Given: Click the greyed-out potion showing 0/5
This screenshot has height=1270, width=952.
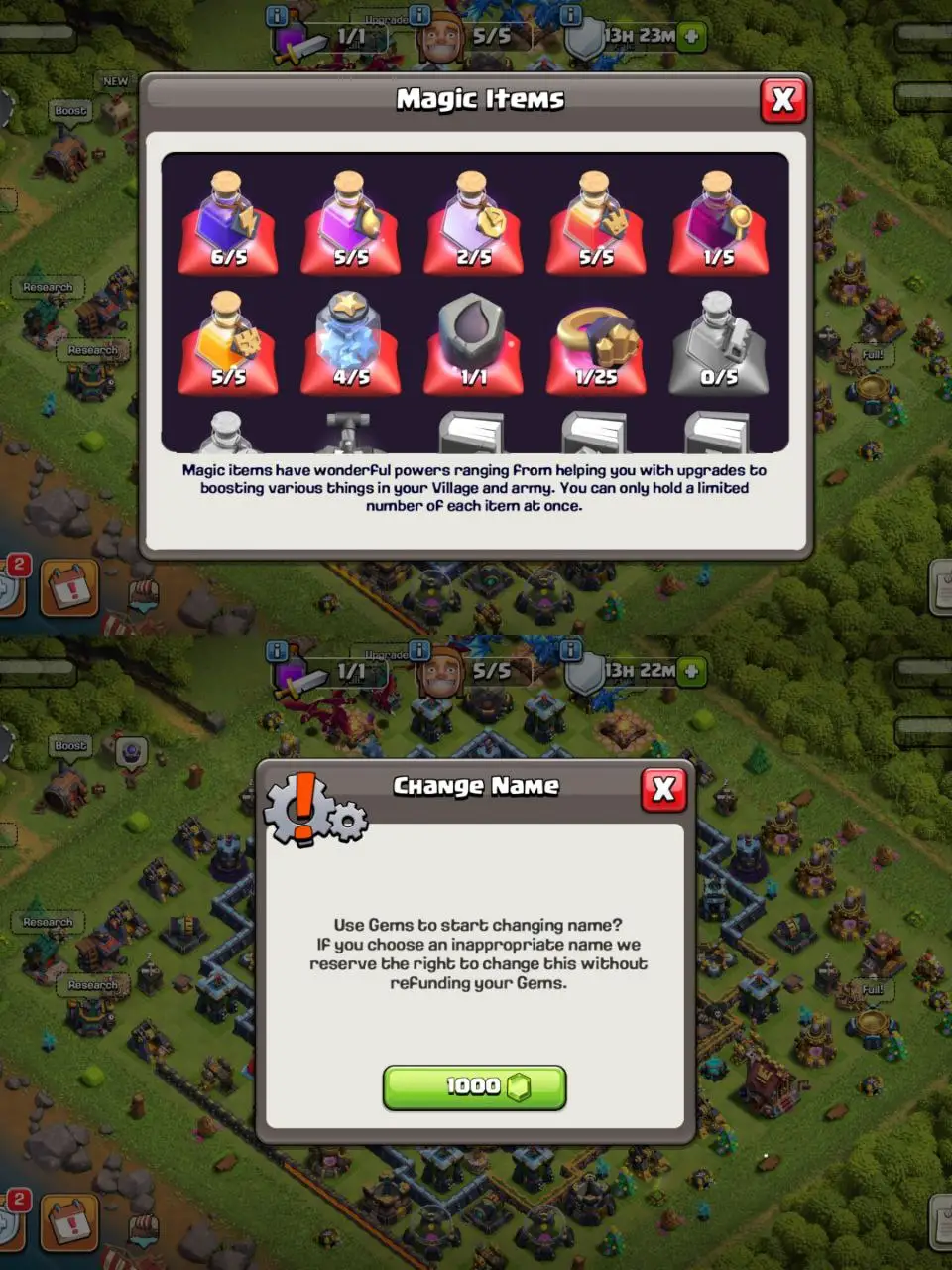Looking at the screenshot, I should (719, 343).
